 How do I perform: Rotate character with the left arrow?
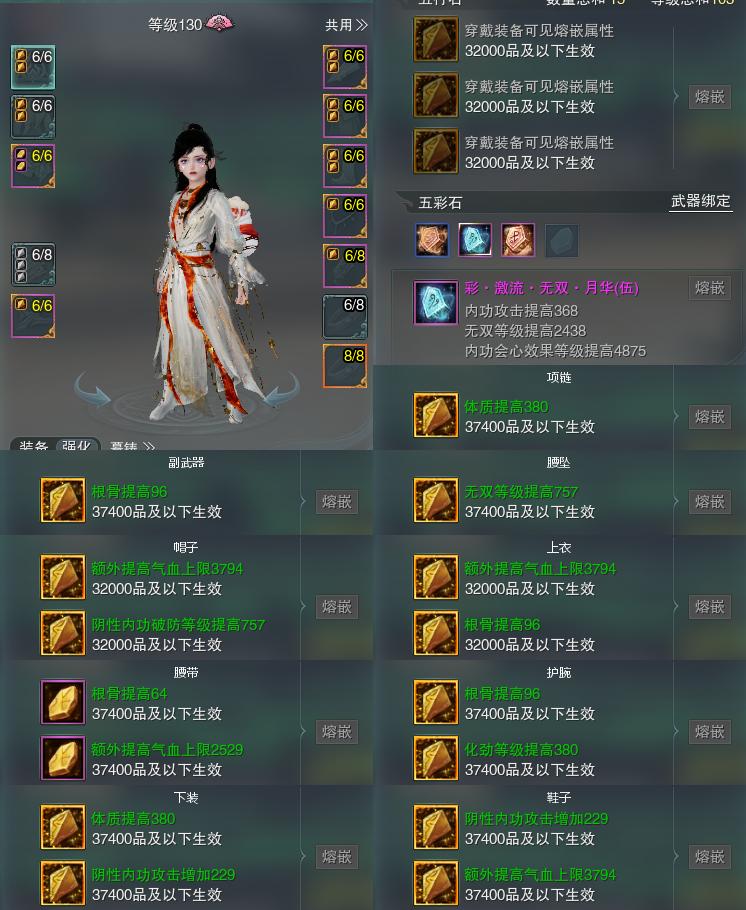coord(94,391)
